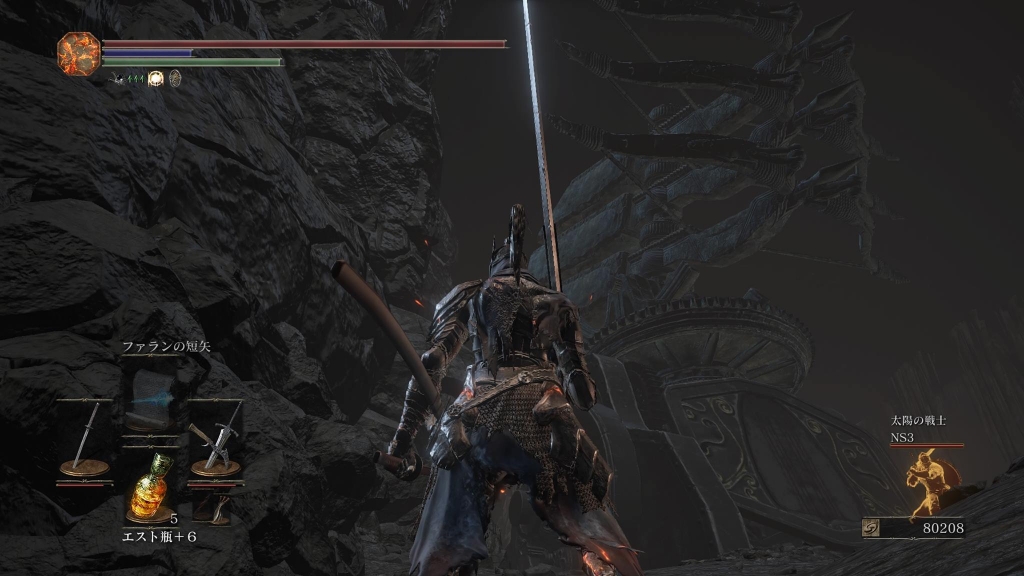This screenshot has height=576, width=1024.
Task: Click the oval ring status effect icon
Action: click(175, 77)
